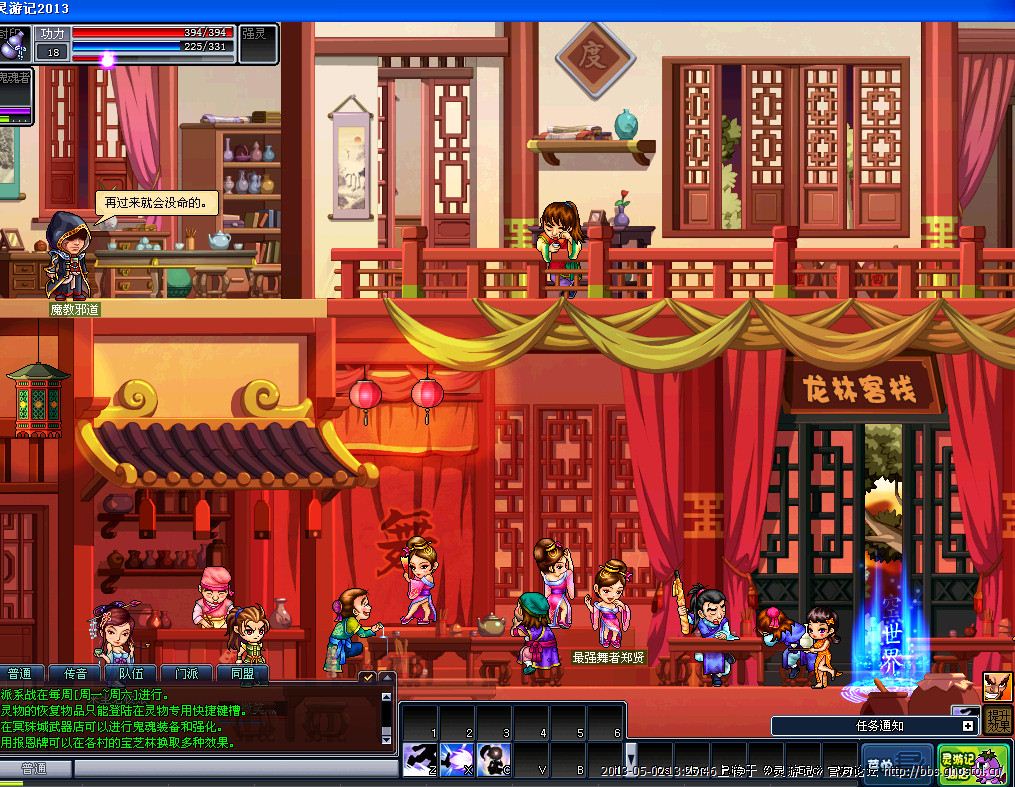Trigger the C hotkey dark figure skill

492,760
